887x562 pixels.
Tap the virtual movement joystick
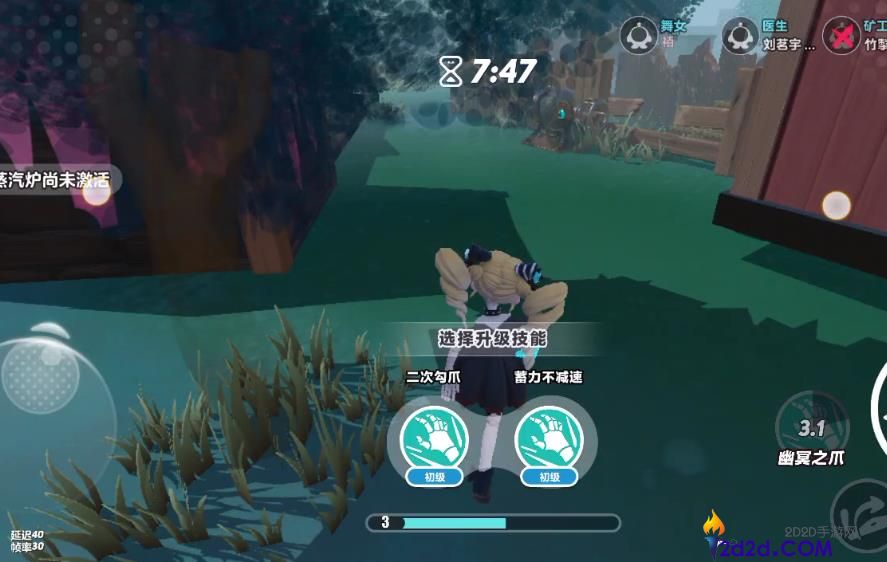tap(42, 376)
